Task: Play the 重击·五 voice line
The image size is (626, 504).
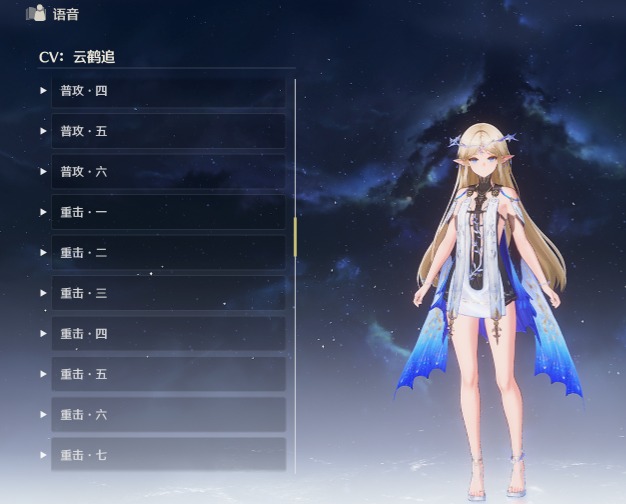Action: [44, 374]
